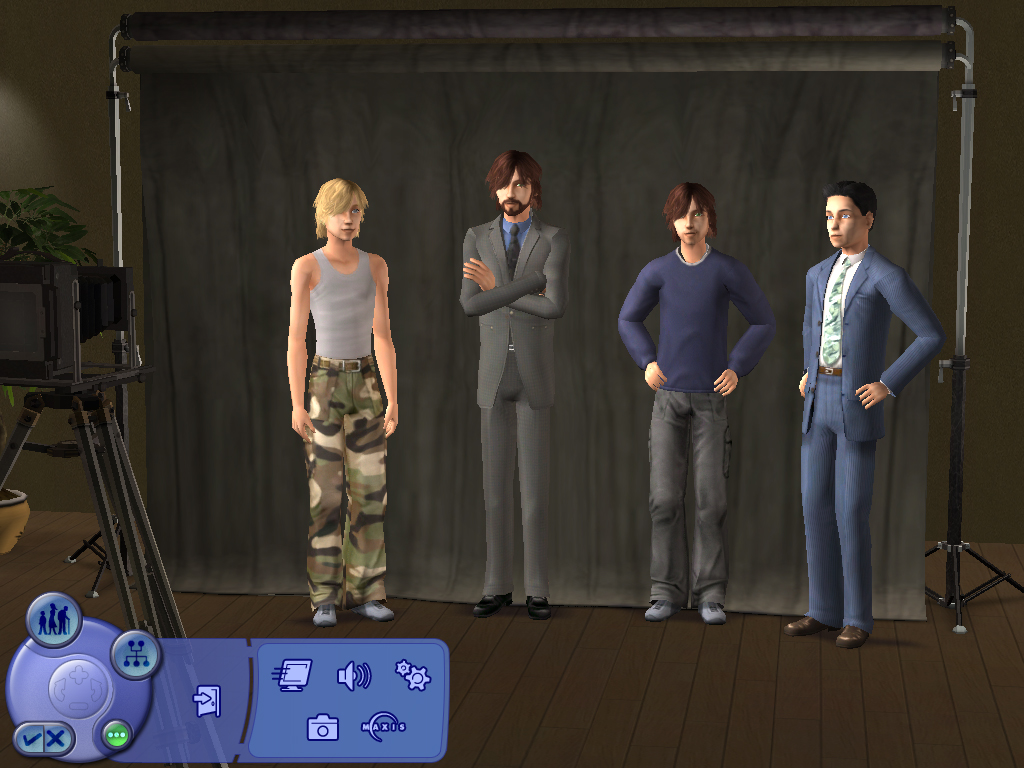Show the Maxis credits

[383, 726]
